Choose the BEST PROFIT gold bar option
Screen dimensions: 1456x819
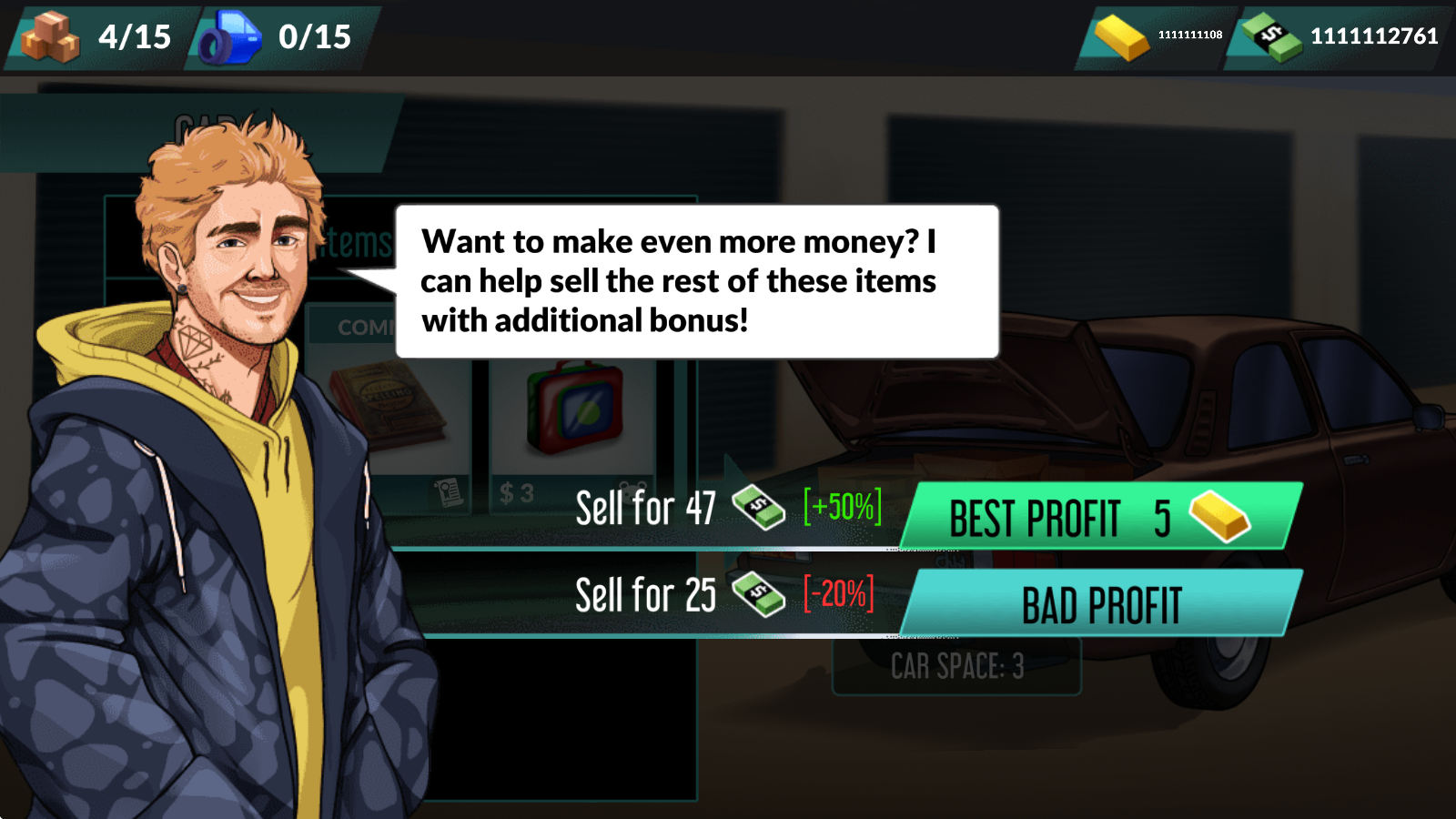click(1101, 516)
